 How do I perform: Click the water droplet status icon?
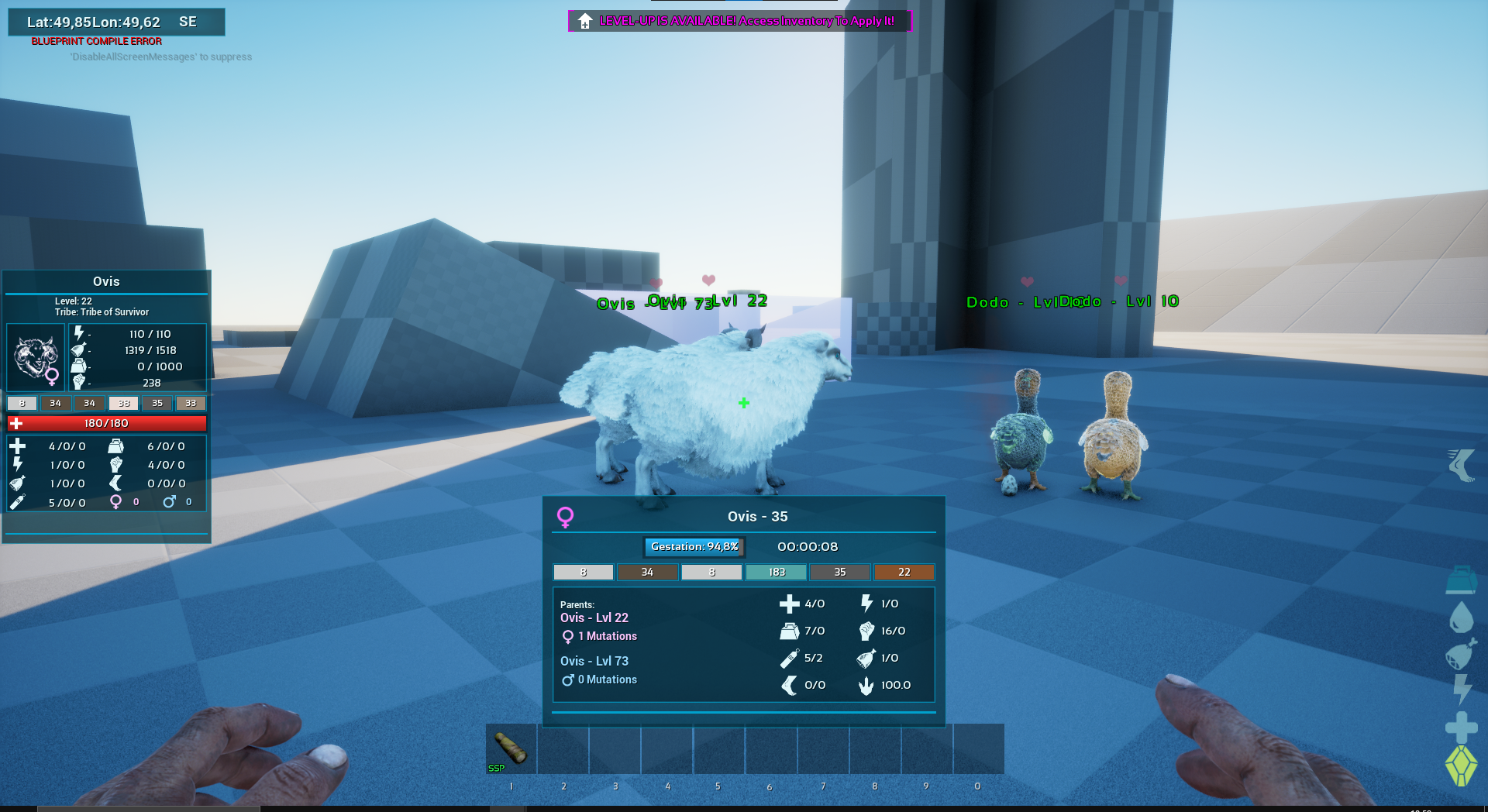1461,618
